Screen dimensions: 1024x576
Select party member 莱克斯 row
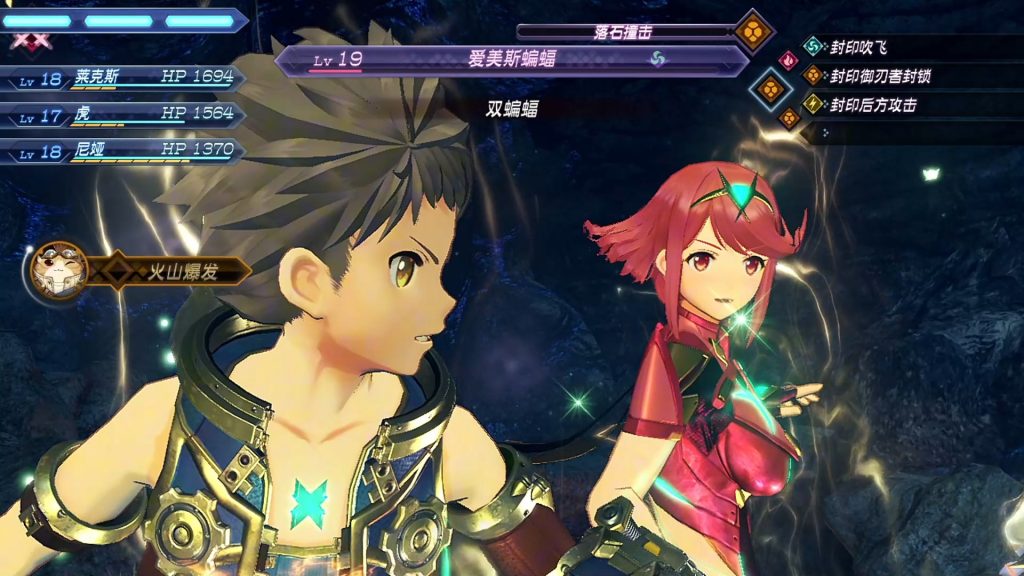coord(125,78)
